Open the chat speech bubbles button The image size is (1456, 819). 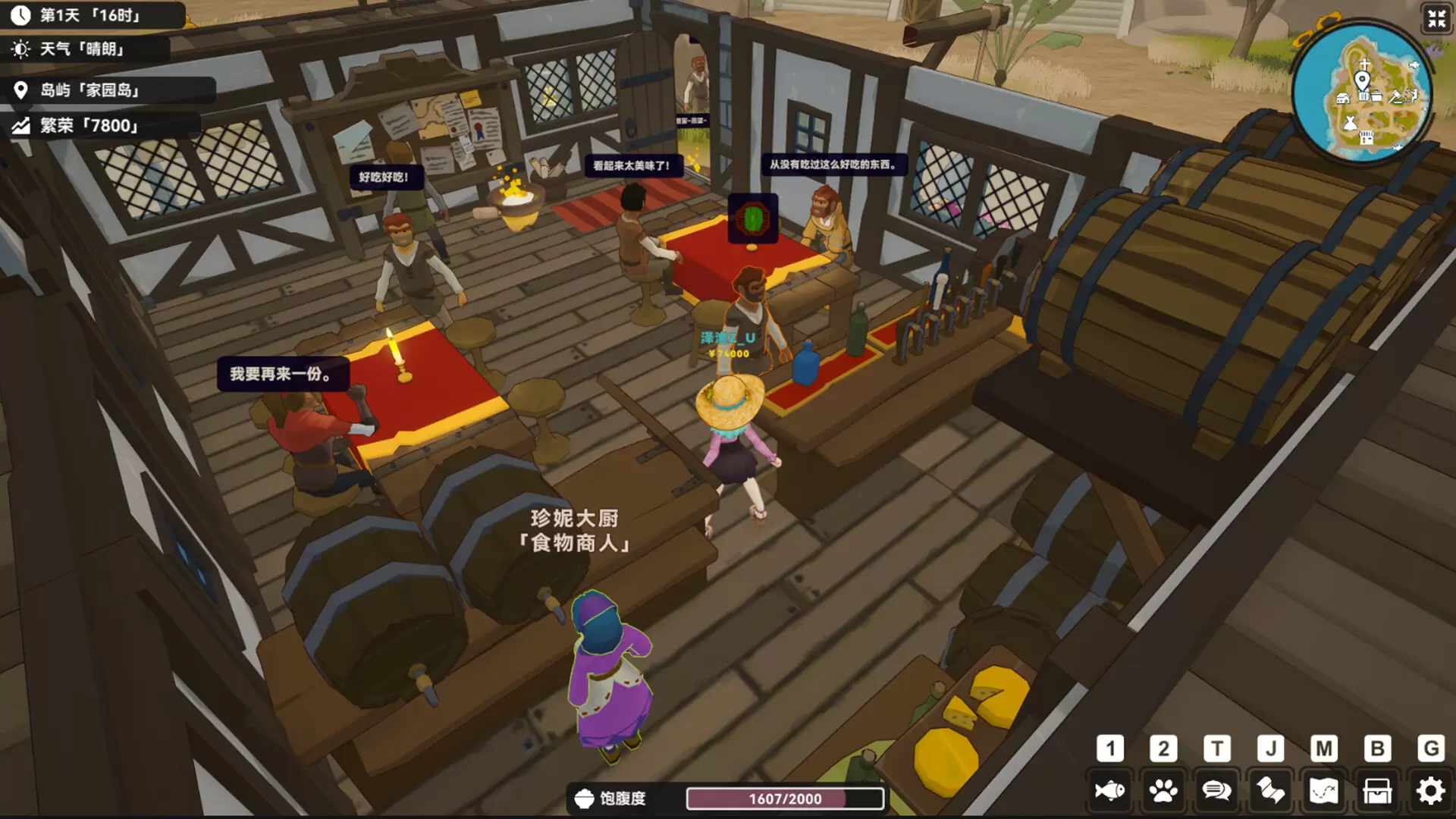[1216, 791]
